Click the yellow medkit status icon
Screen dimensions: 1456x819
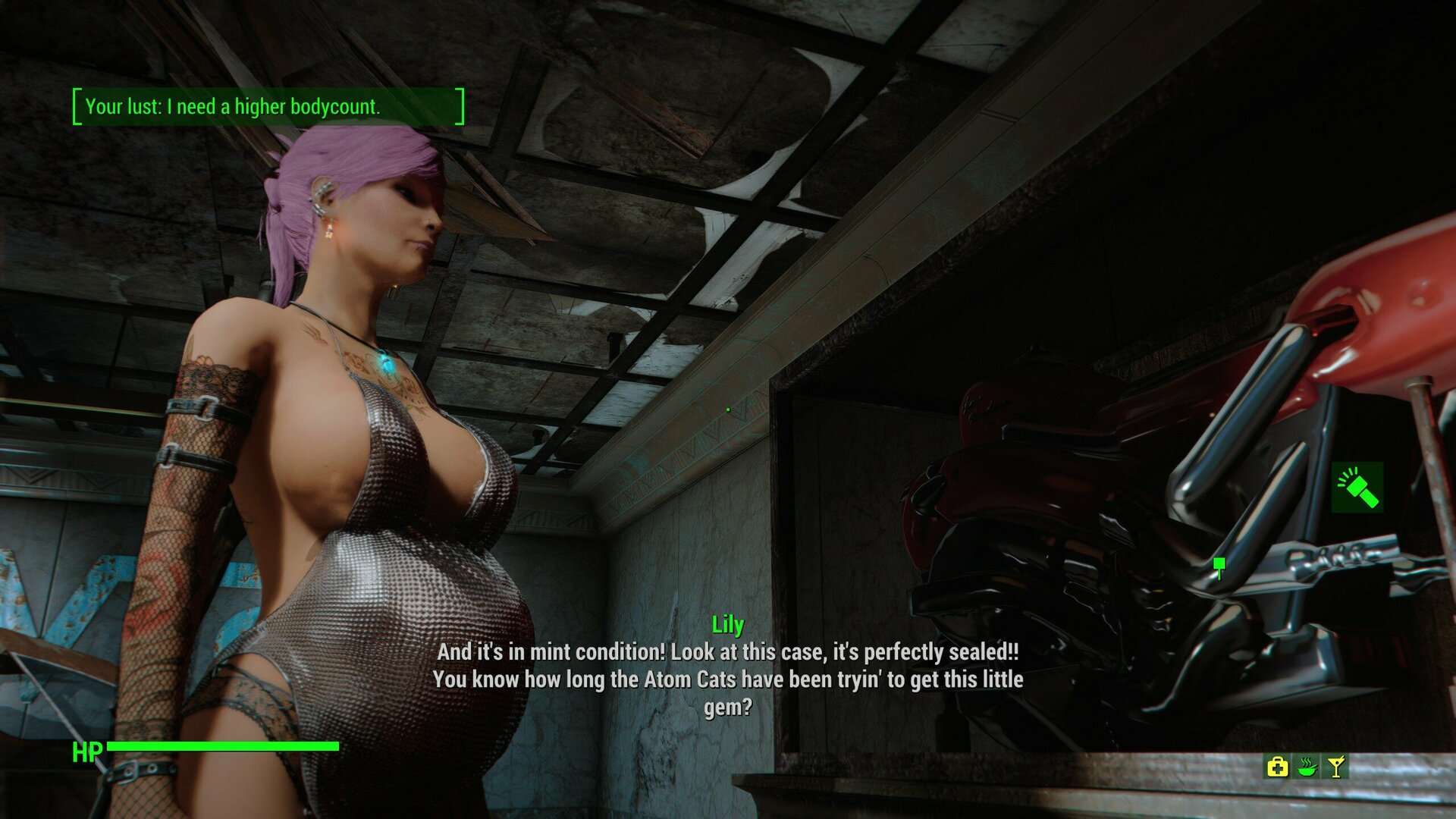click(1277, 767)
